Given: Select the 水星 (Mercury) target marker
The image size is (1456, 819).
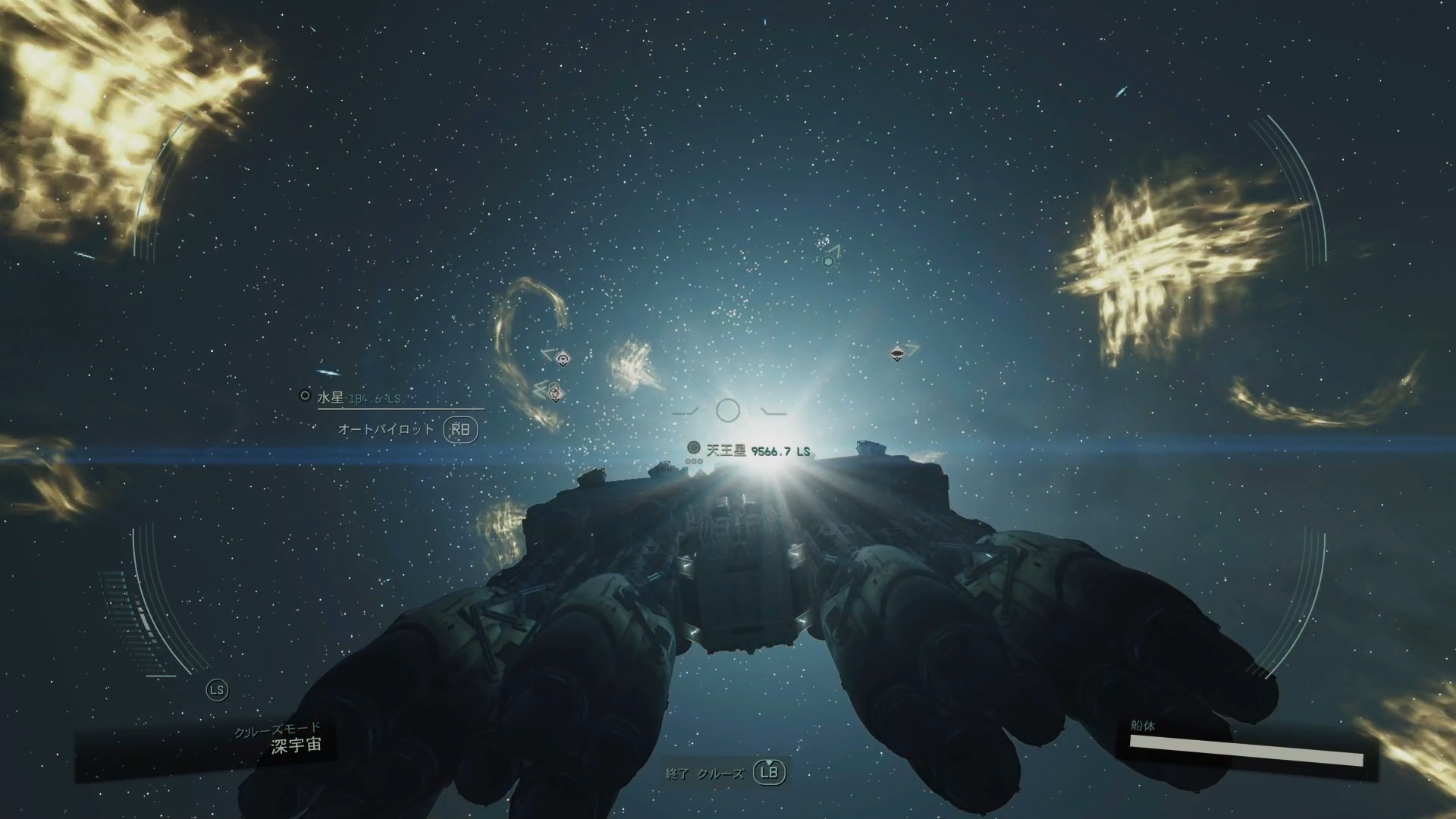Looking at the screenshot, I should pyautogui.click(x=306, y=396).
